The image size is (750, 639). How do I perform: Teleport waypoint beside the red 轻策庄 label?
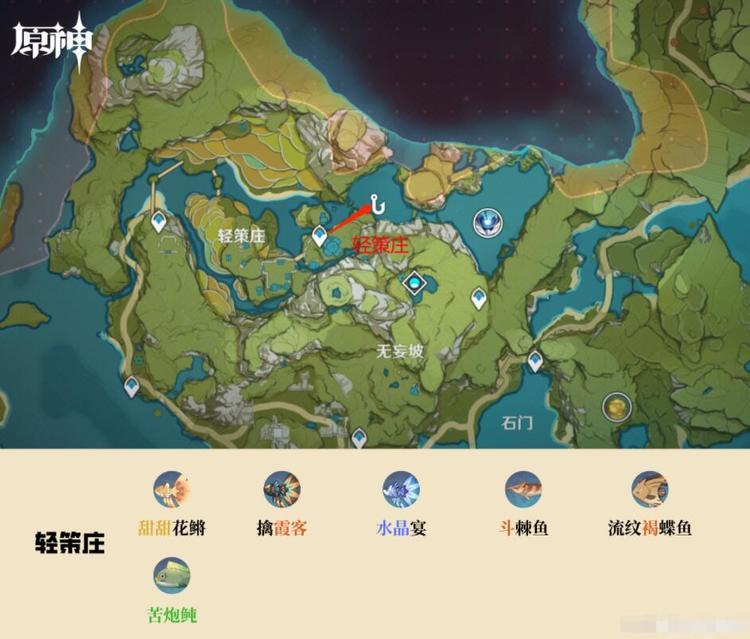(320, 237)
